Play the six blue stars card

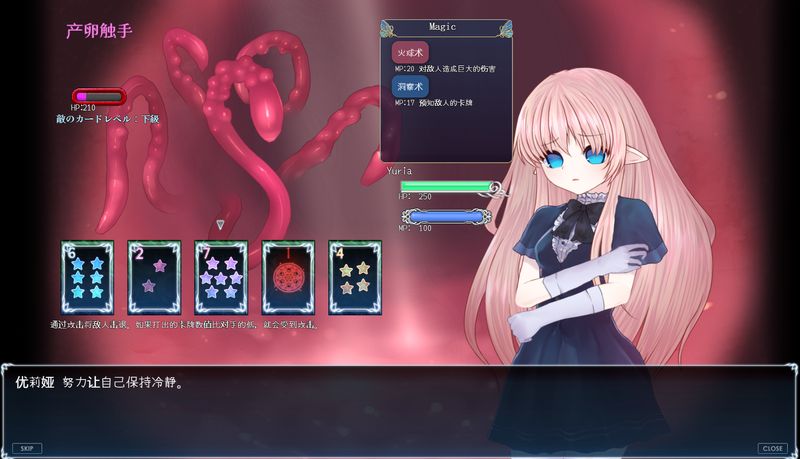(87, 278)
